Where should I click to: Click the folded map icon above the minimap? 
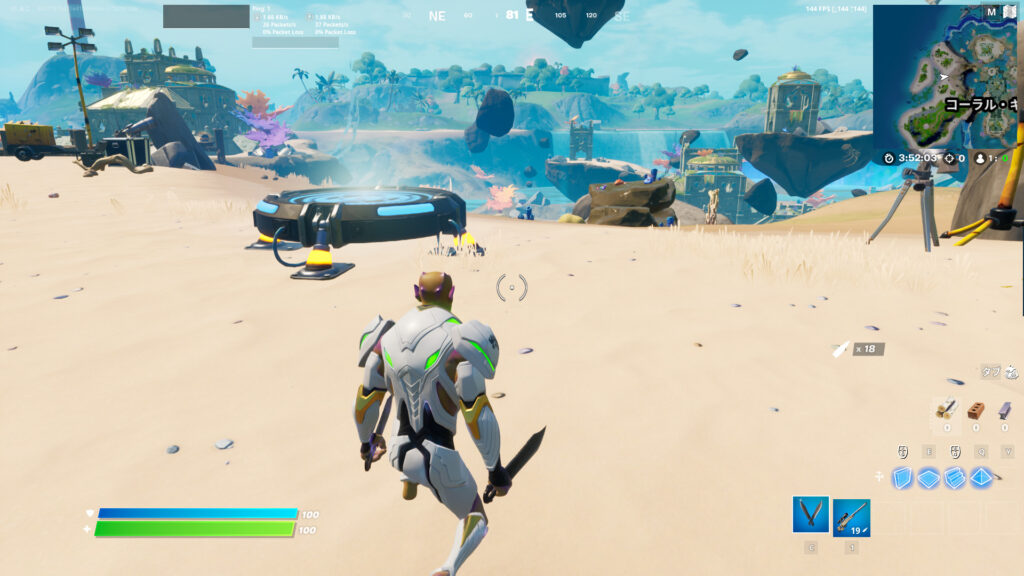(1007, 12)
